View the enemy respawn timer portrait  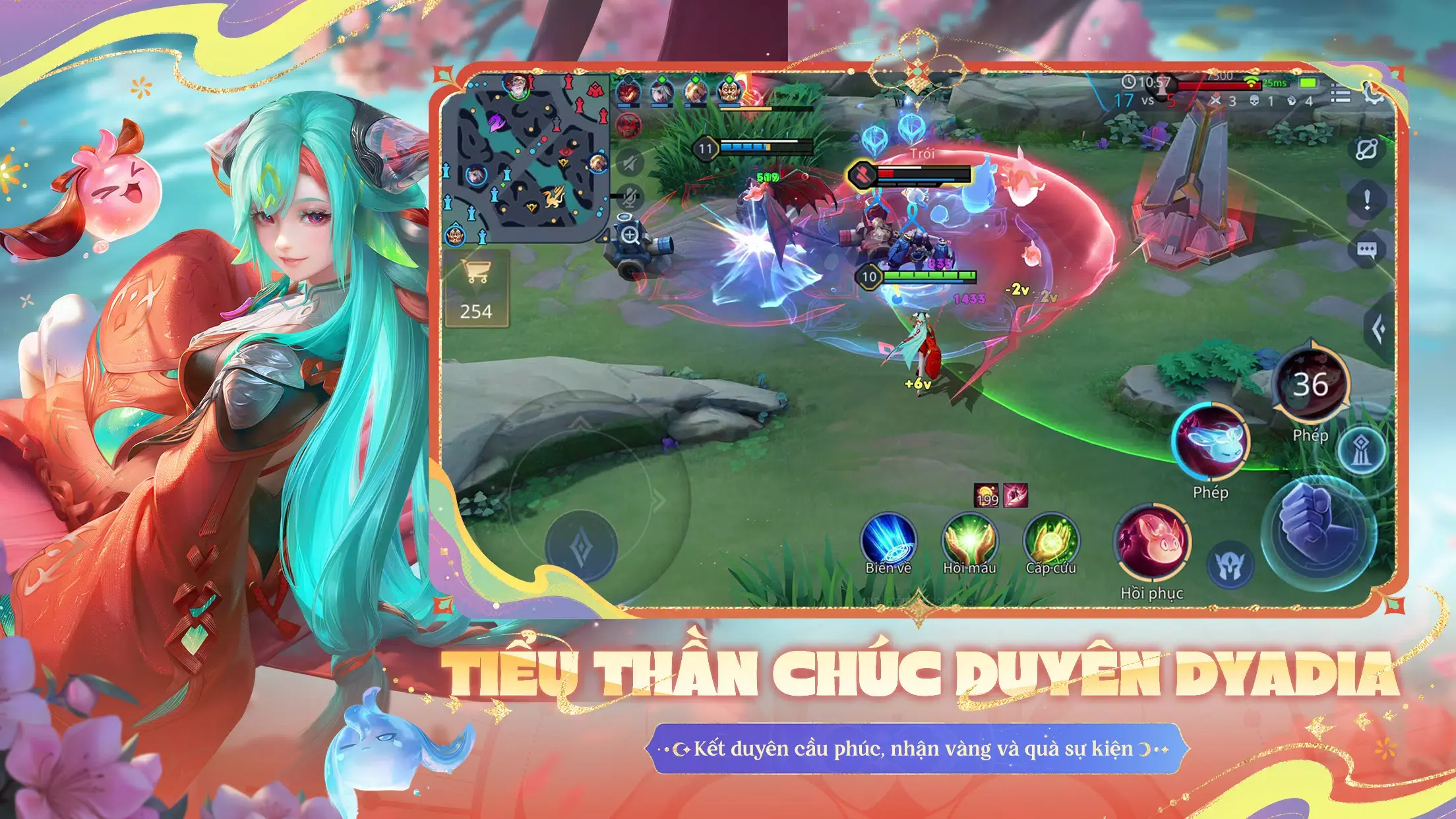click(x=628, y=125)
